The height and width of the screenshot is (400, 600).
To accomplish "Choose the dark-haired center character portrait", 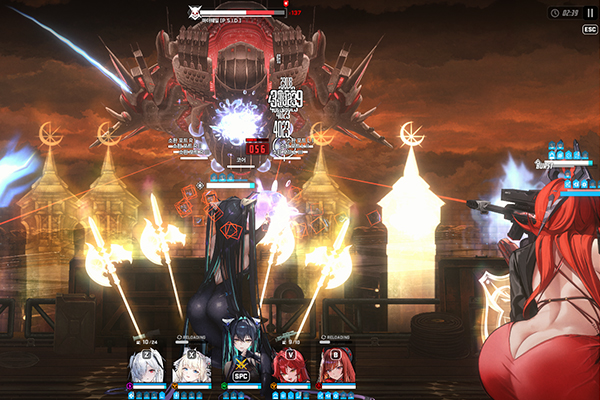I will click(x=240, y=362).
